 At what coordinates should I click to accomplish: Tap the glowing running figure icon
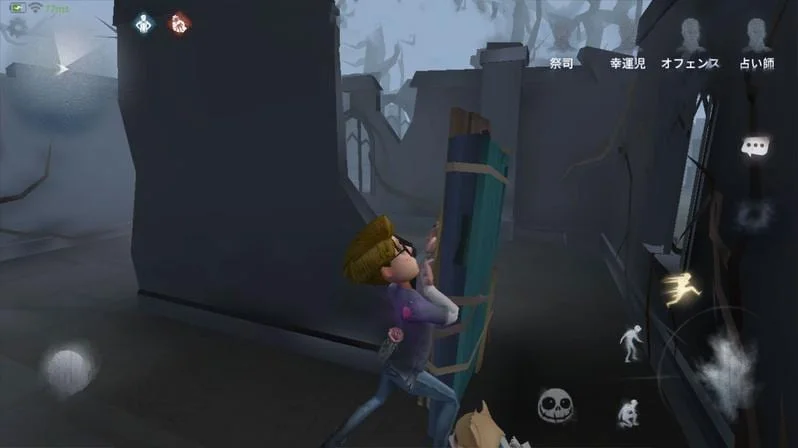click(681, 289)
